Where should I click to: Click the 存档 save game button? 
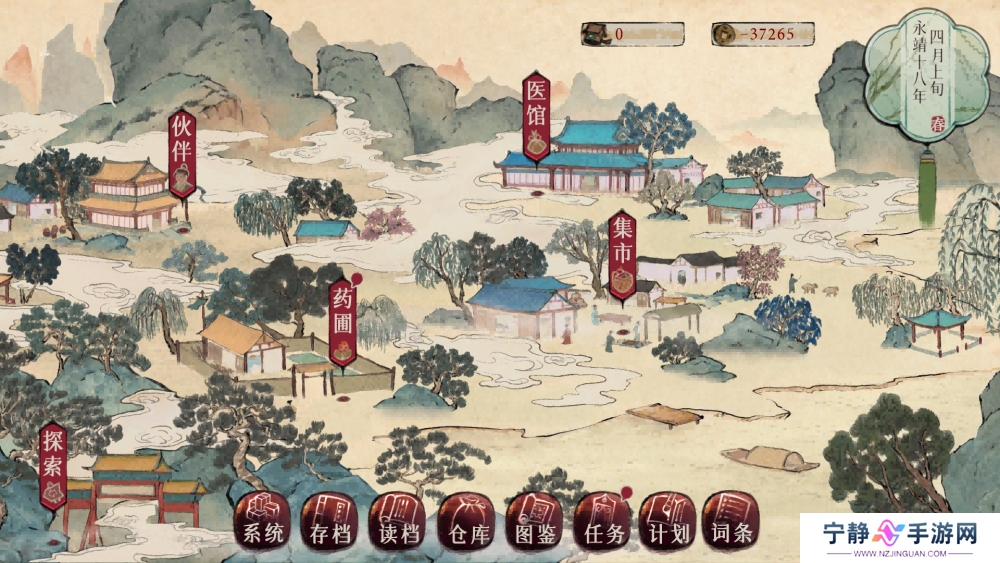329,521
